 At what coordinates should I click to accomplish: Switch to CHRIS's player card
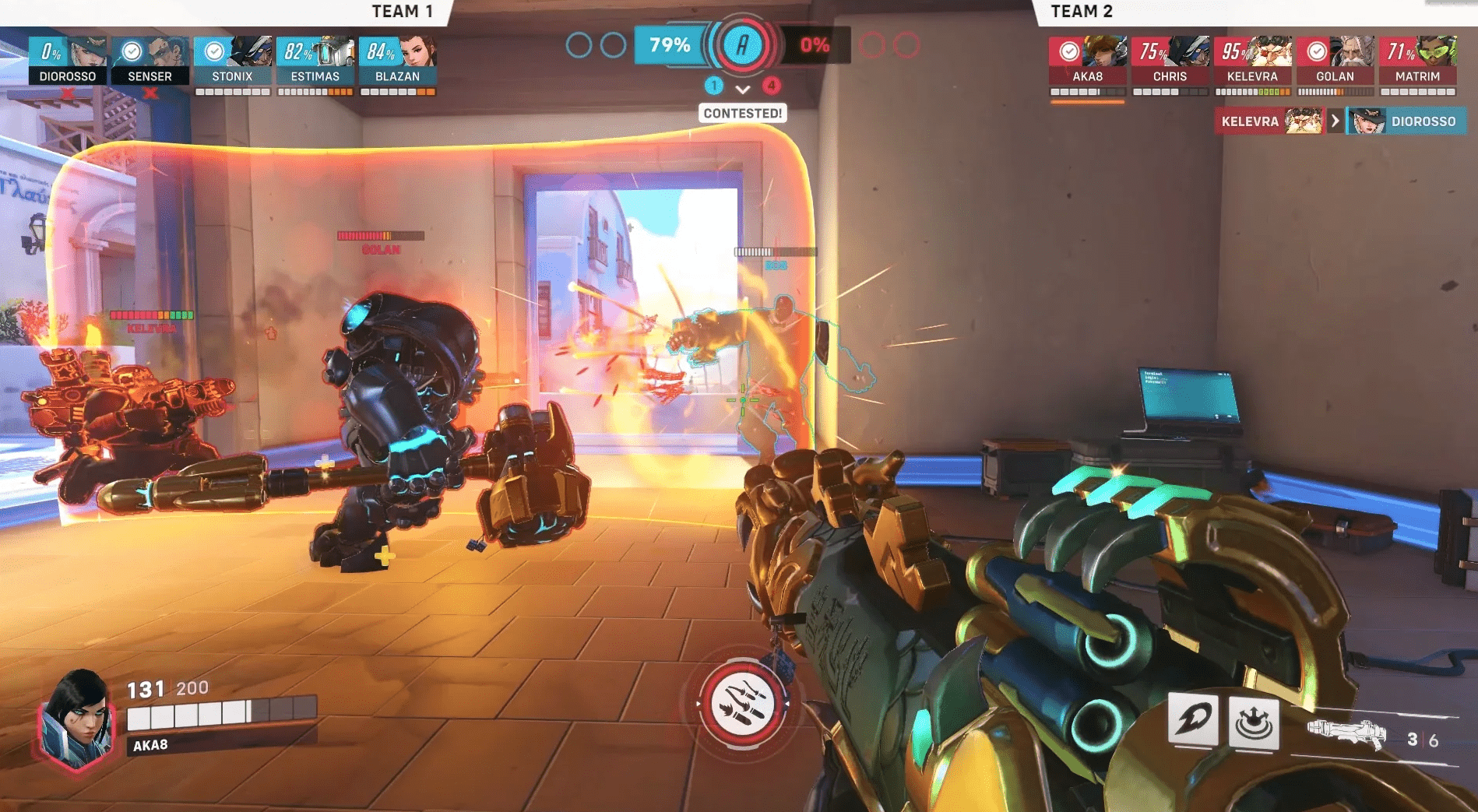[x=1170, y=60]
